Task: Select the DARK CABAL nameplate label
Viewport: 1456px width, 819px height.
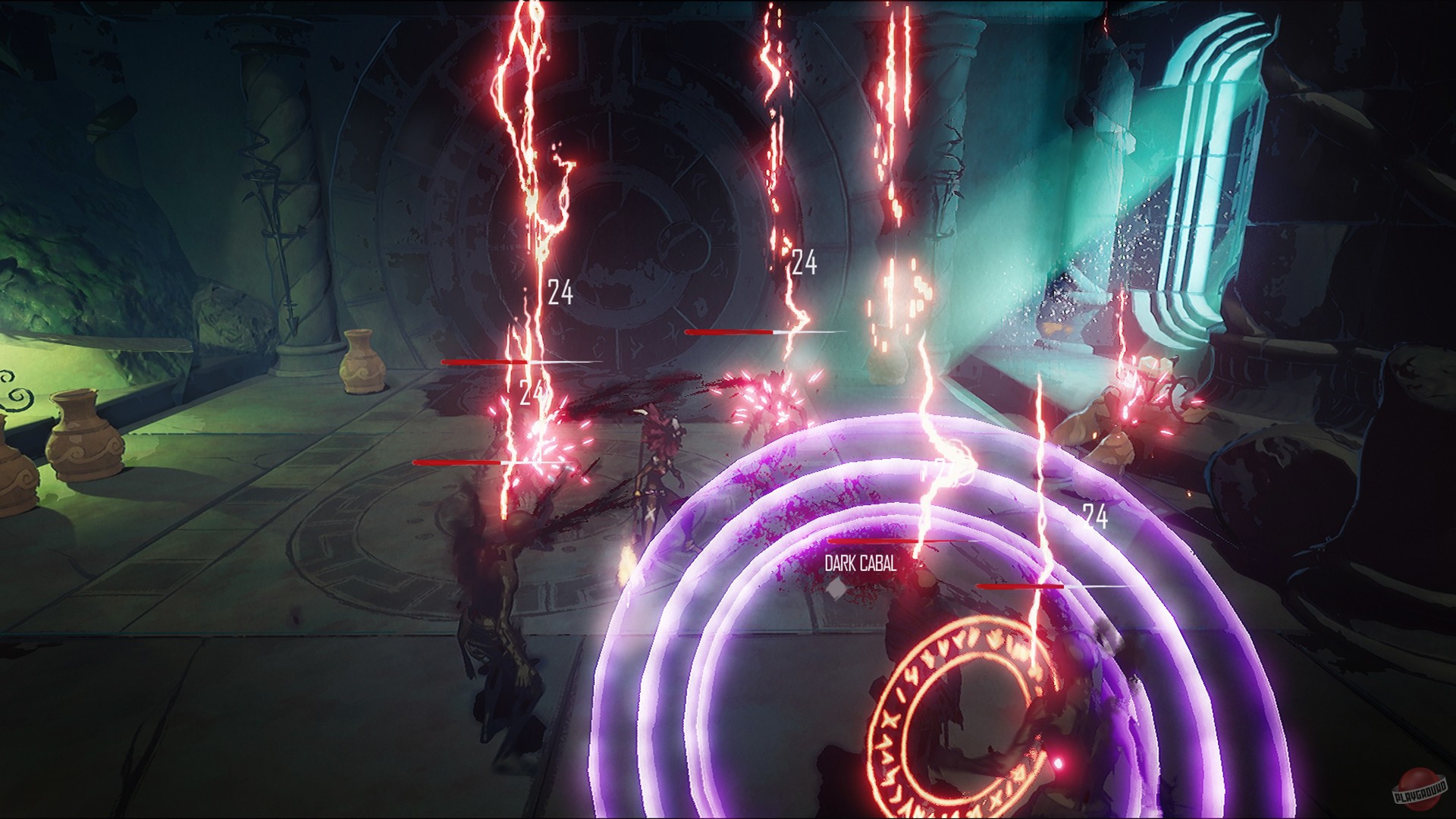Action: point(860,564)
